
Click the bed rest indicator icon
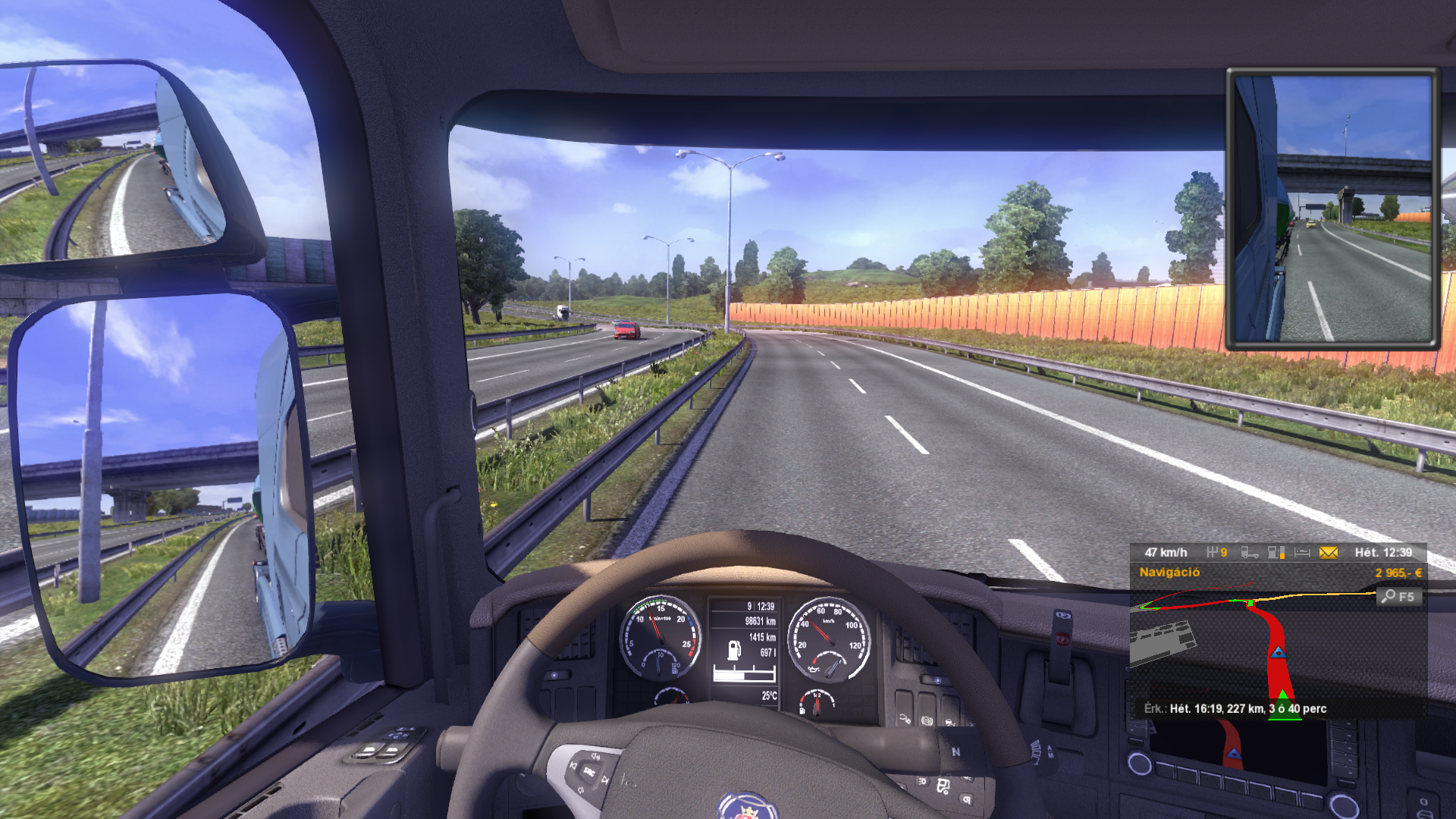(1302, 553)
